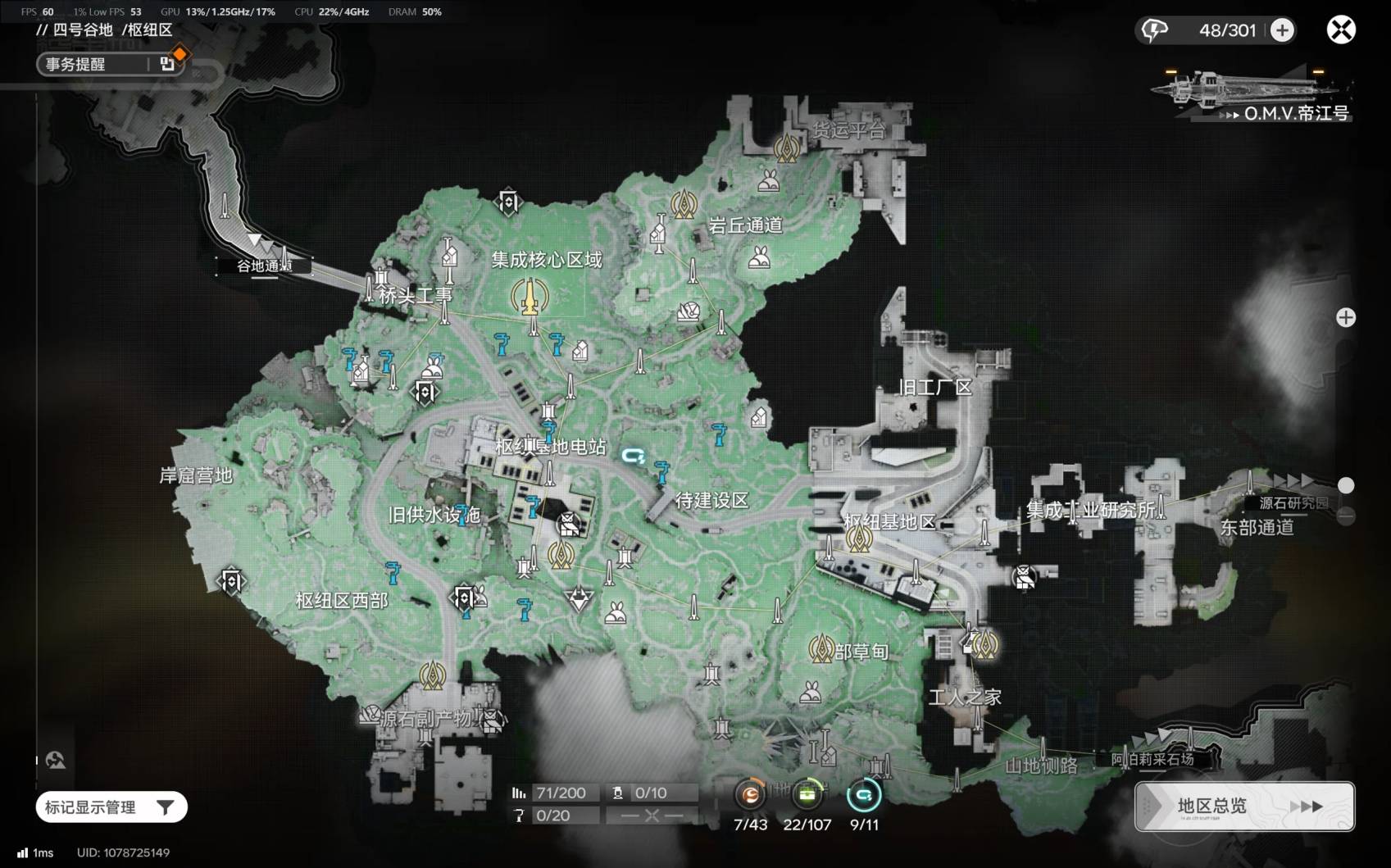This screenshot has width=1391, height=868.
Task: Select the 谷地通道 passage marker
Action: click(x=263, y=265)
